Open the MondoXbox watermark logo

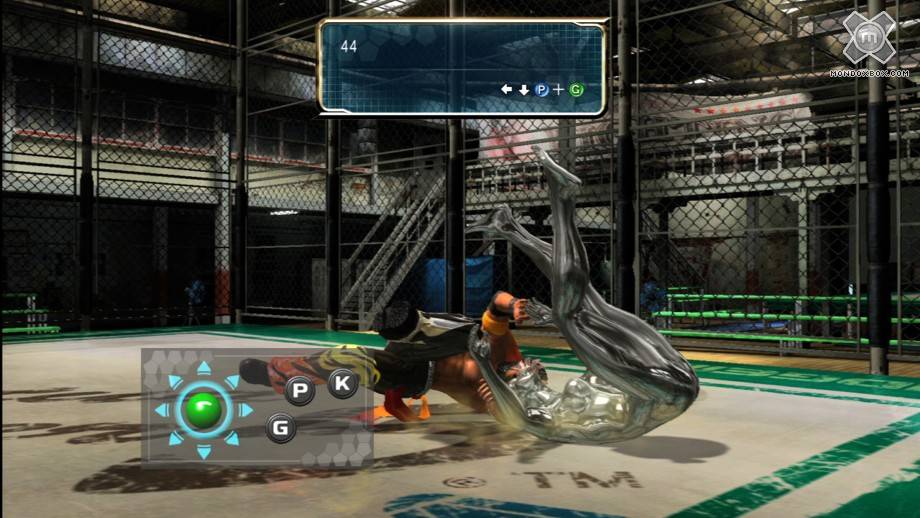coord(867,40)
